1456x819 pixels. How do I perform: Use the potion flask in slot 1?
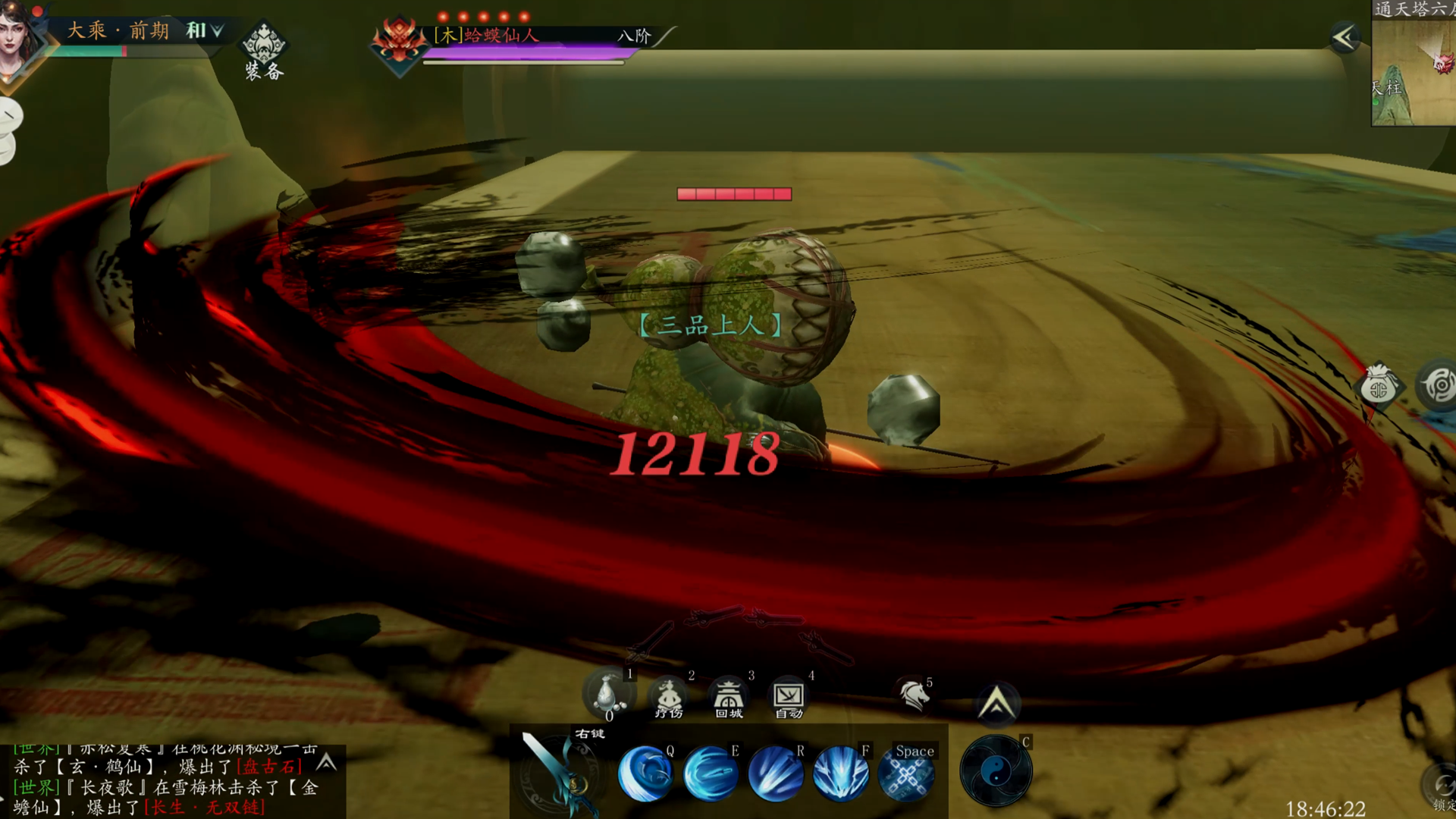607,693
